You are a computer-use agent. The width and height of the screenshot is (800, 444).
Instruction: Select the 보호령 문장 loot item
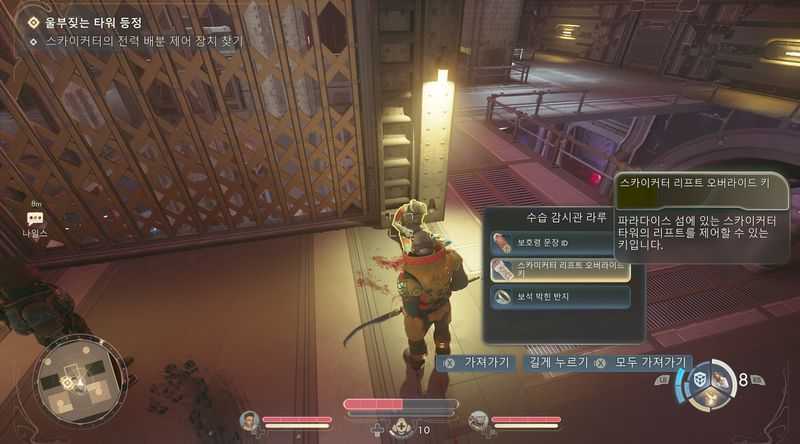coord(559,241)
